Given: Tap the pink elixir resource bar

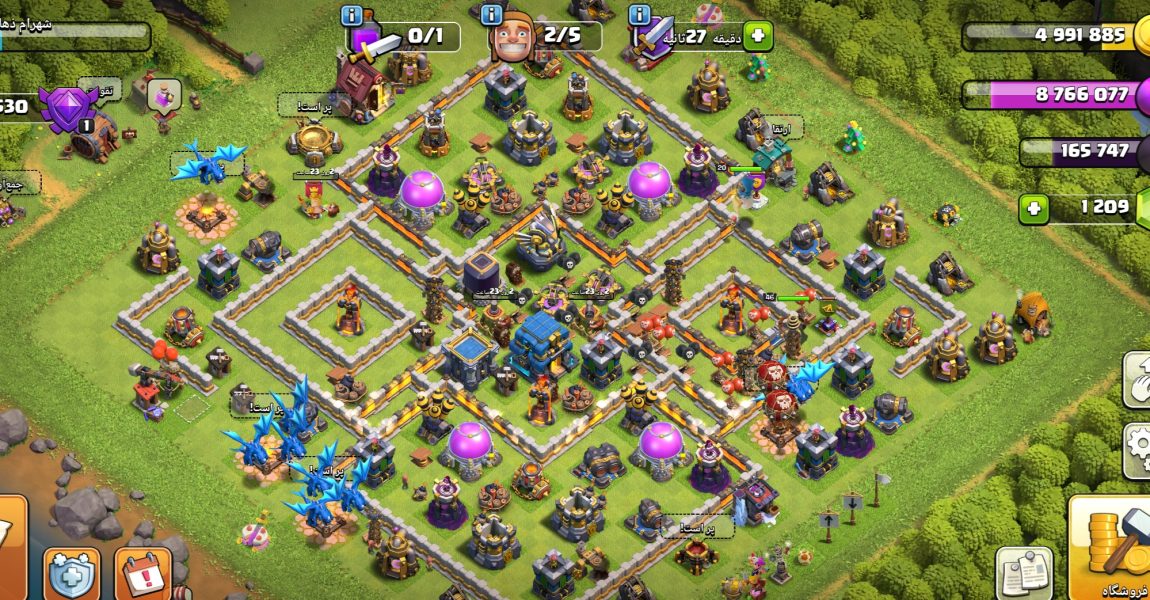Looking at the screenshot, I should click(x=1055, y=95).
